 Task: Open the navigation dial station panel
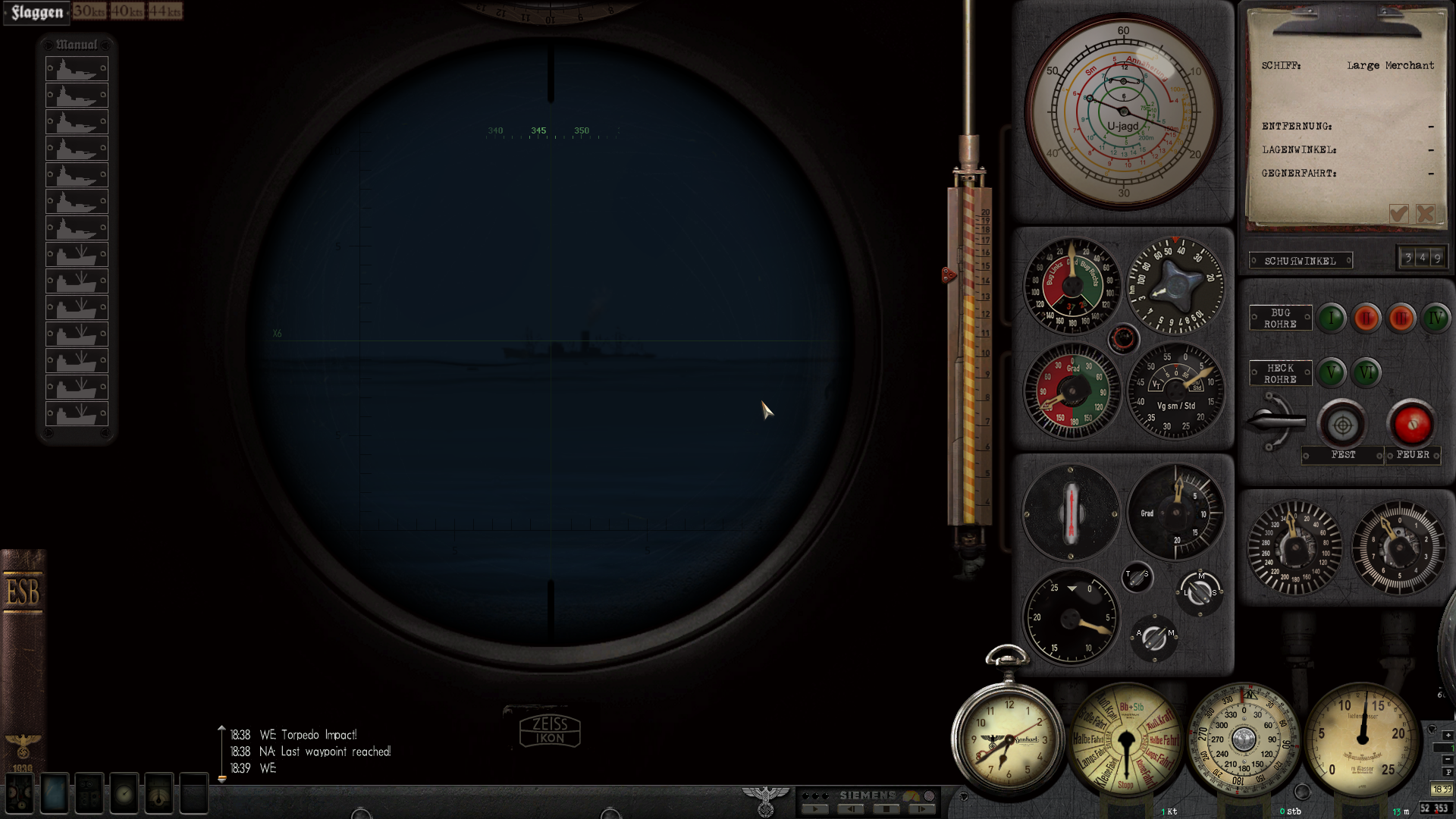[x=158, y=794]
